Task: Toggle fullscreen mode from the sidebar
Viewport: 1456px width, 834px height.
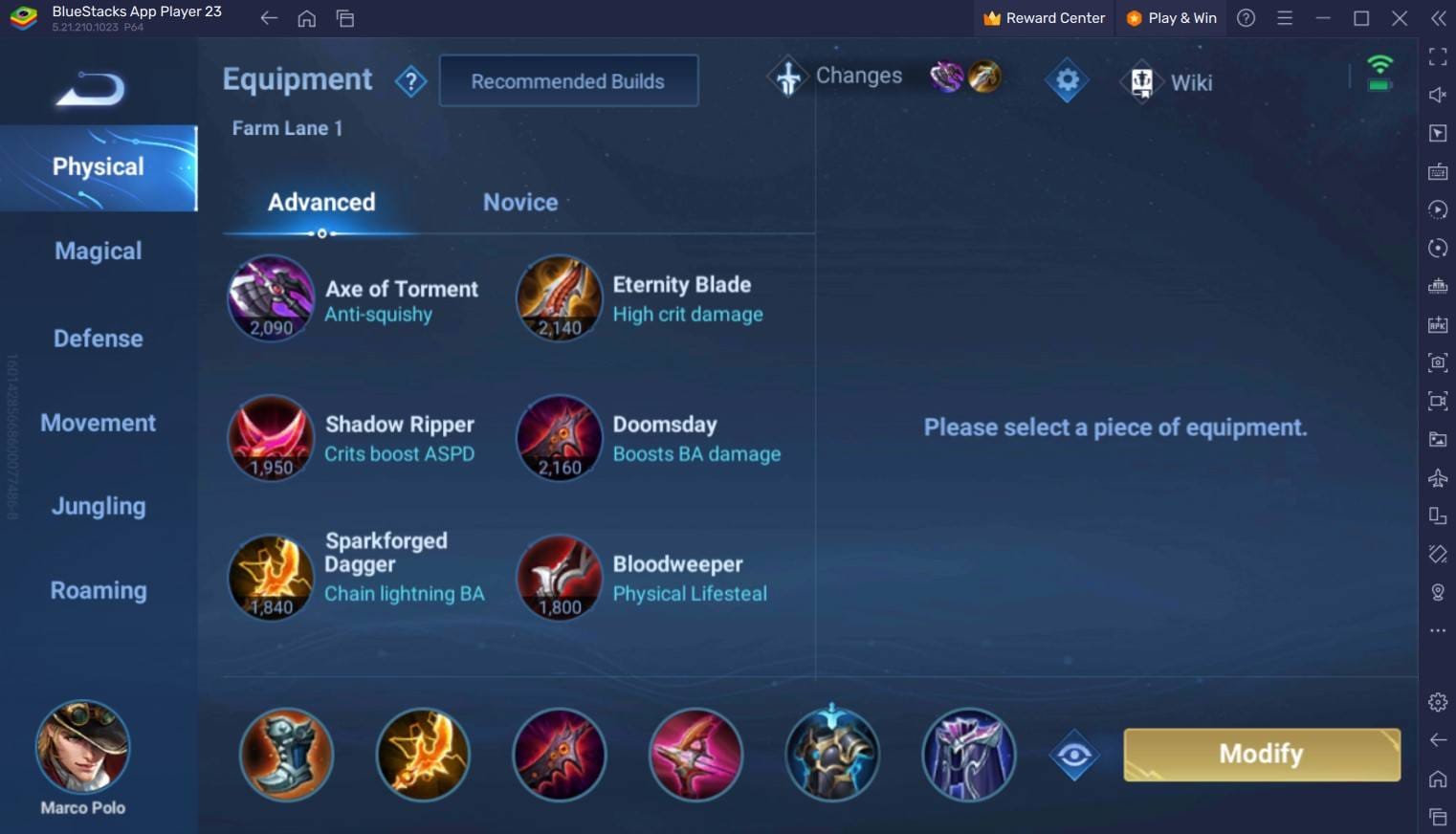Action: (1437, 55)
